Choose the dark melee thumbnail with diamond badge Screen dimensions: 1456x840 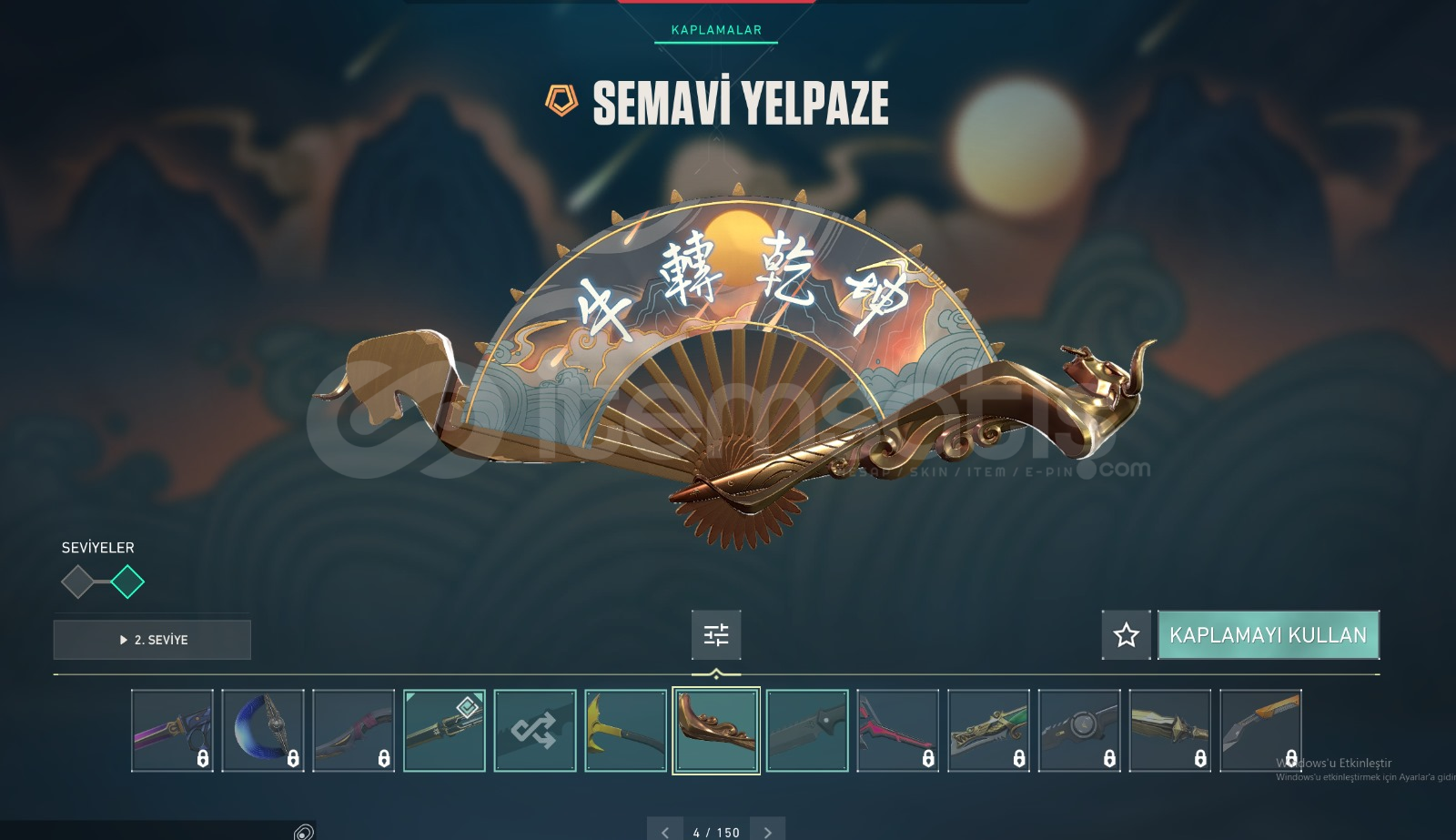click(x=444, y=731)
